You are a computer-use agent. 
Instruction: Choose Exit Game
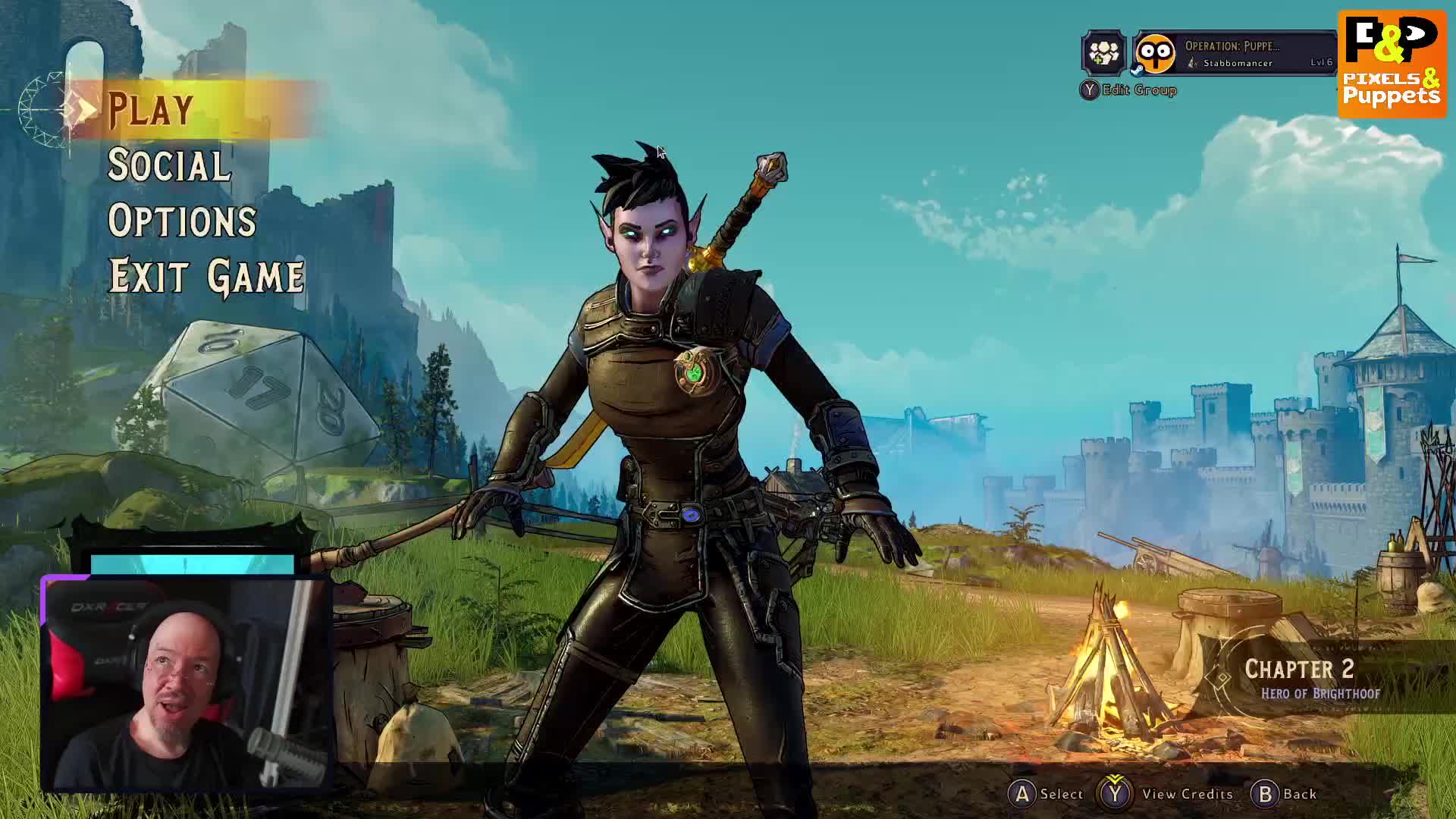[206, 276]
